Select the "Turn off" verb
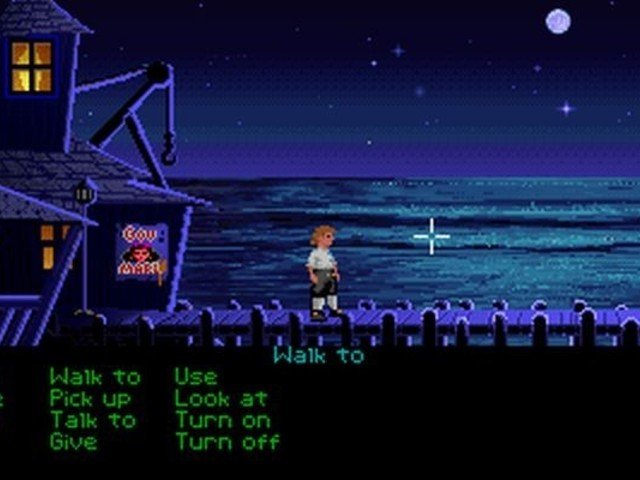 227,441
